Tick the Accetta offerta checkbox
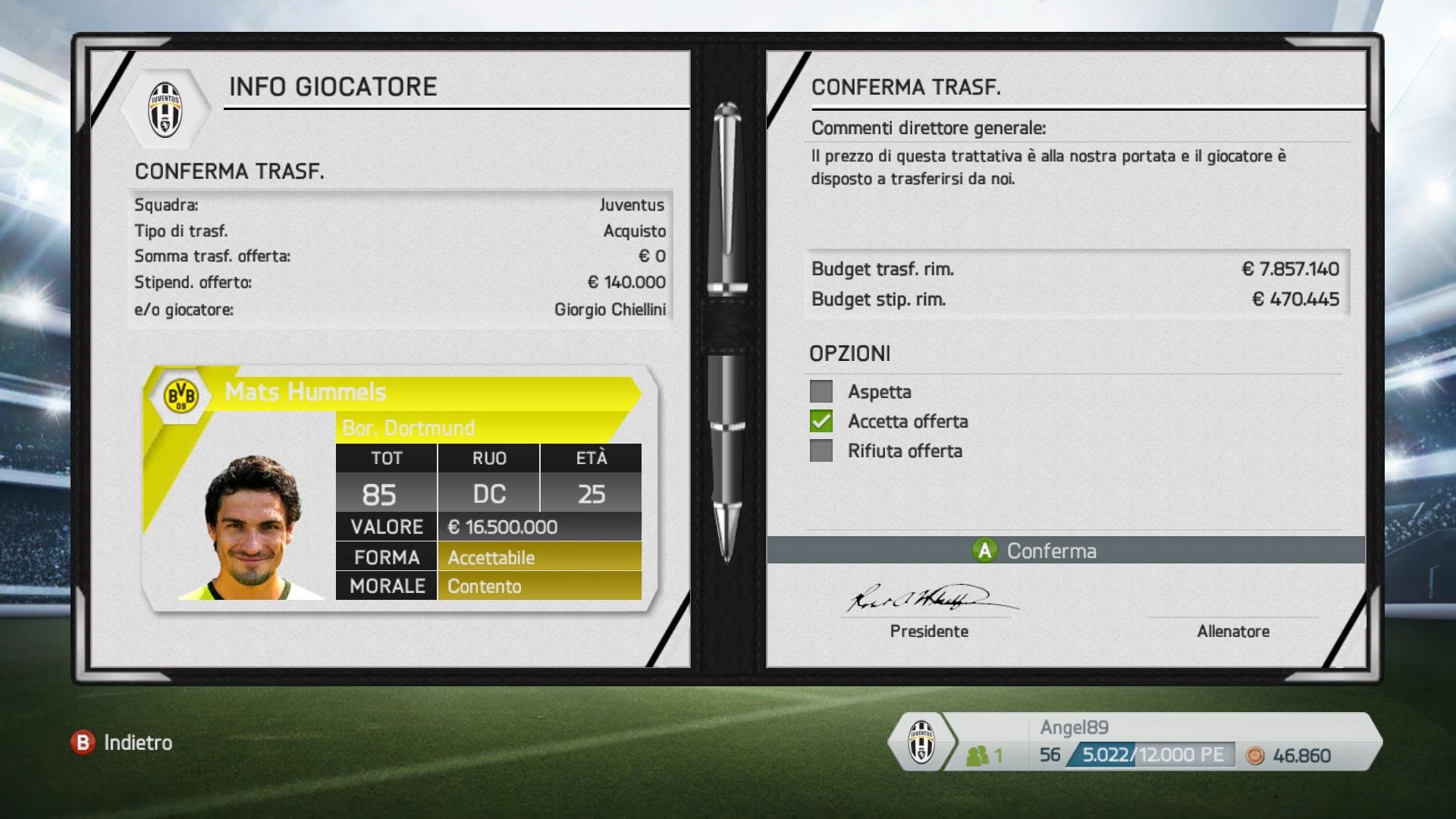1456x819 pixels. click(x=821, y=422)
